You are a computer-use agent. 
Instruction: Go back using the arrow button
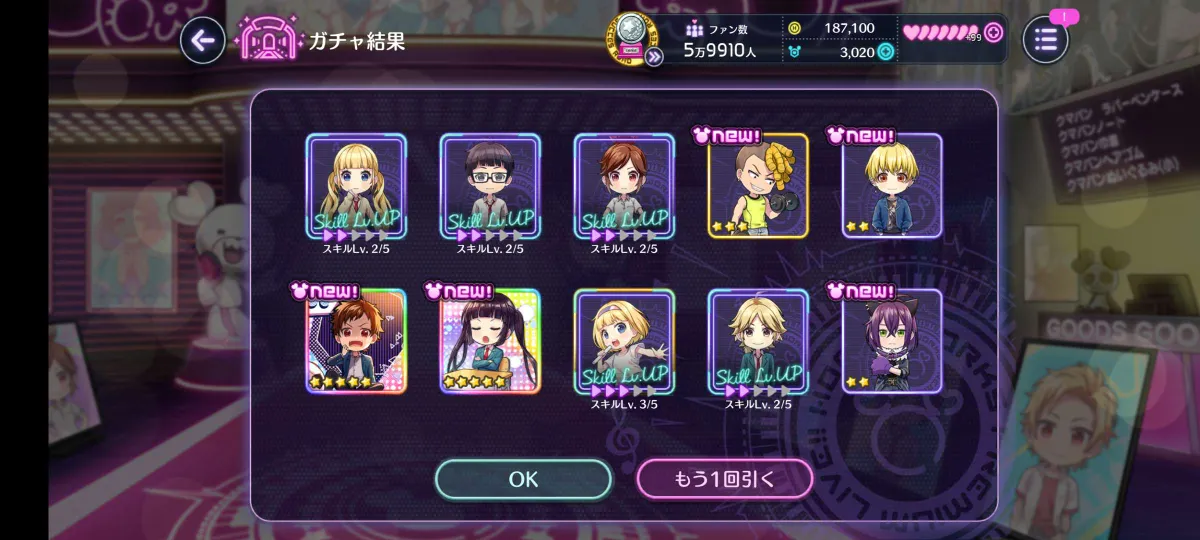coord(202,41)
